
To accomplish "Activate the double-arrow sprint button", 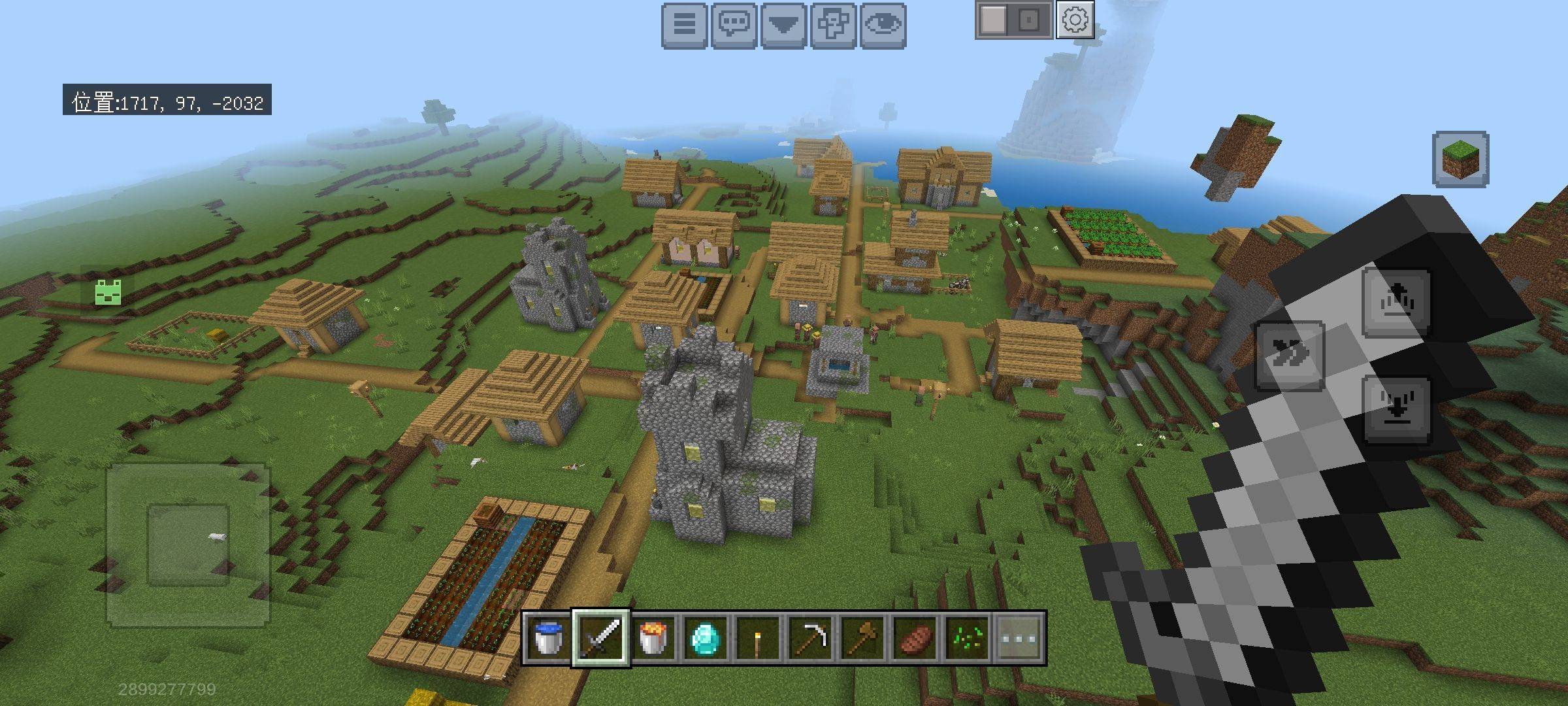I will (x=1290, y=356).
